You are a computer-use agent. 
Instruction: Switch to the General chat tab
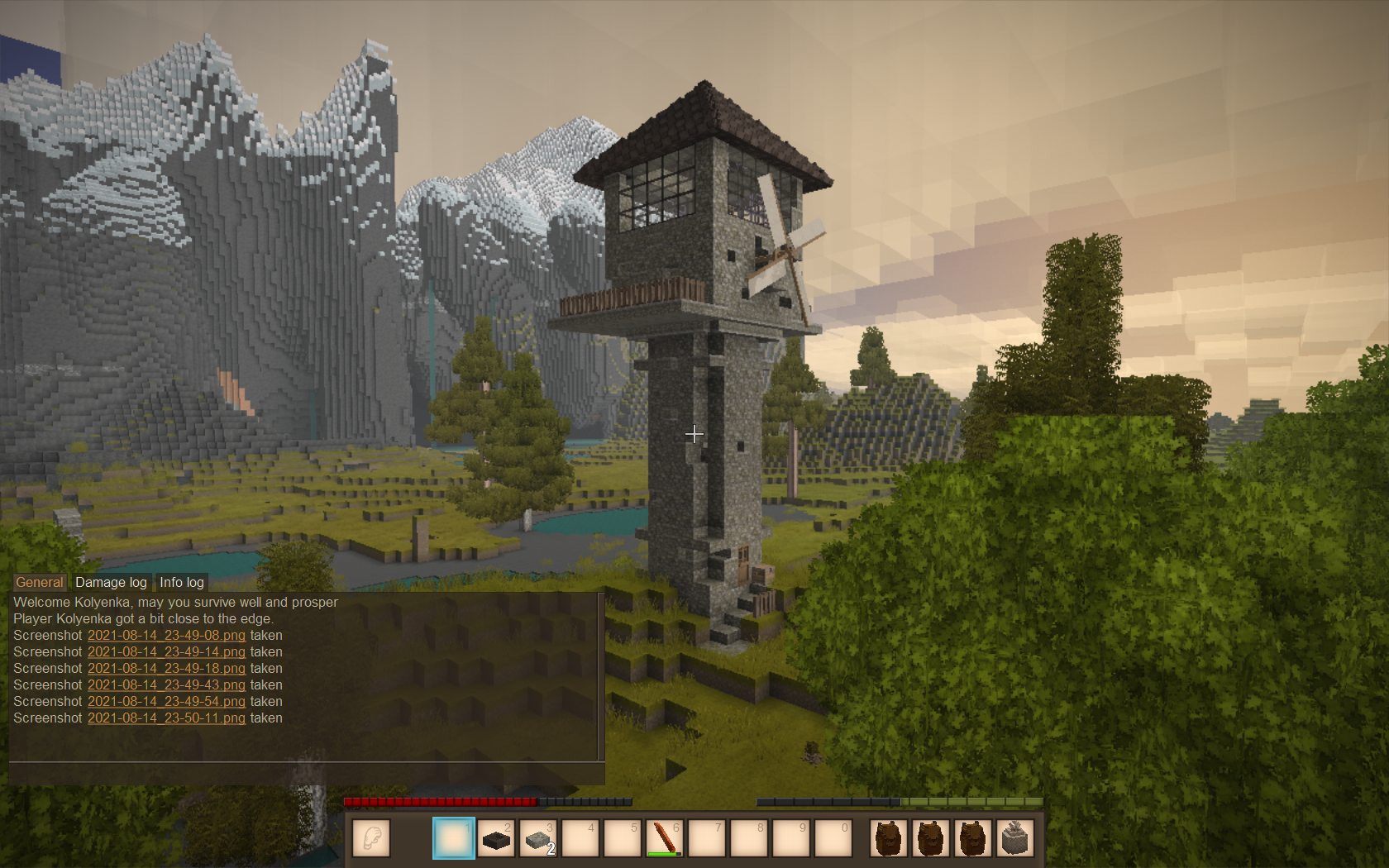point(39,582)
